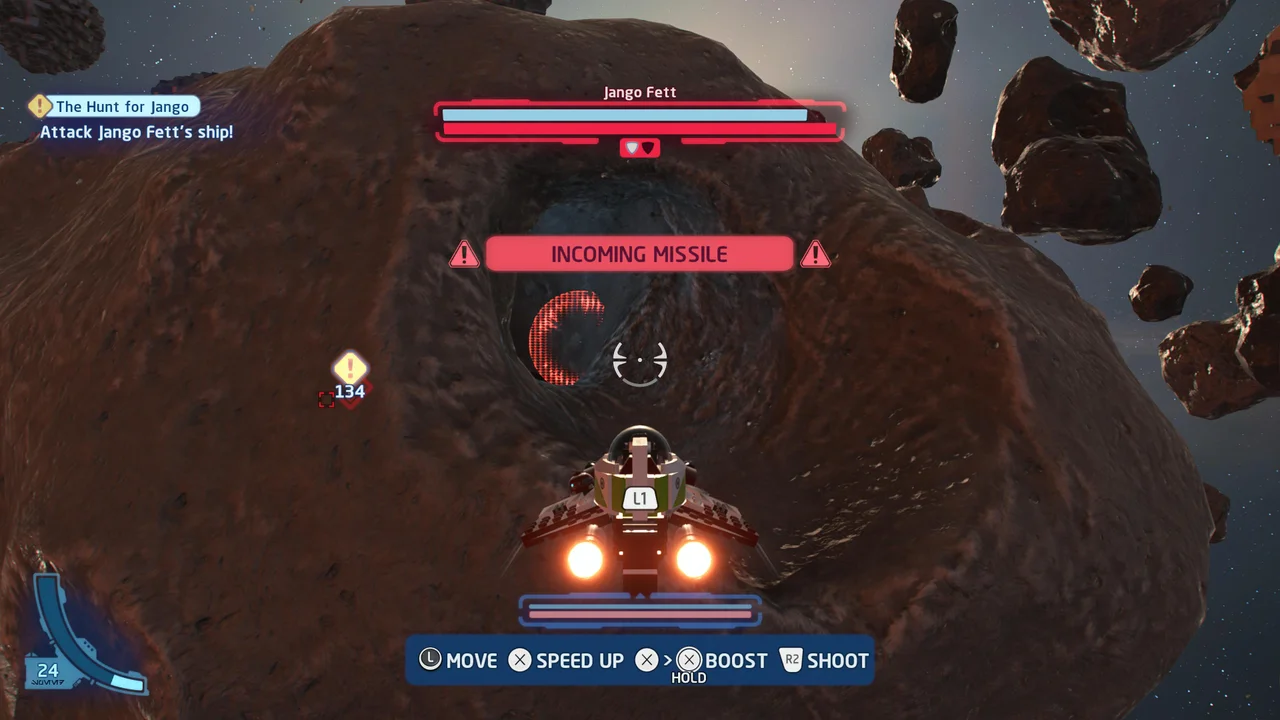Click the Attack Jango Fett's ship objective text
Image resolution: width=1280 pixels, height=720 pixels.
(136, 132)
